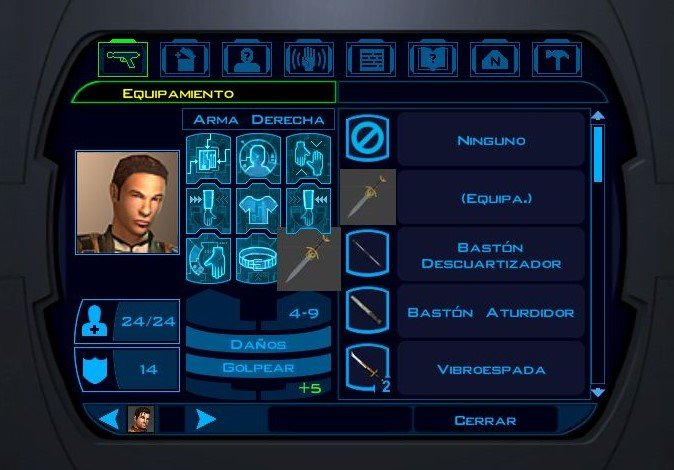
Task: Switch to the inventory box tab
Action: tap(185, 60)
